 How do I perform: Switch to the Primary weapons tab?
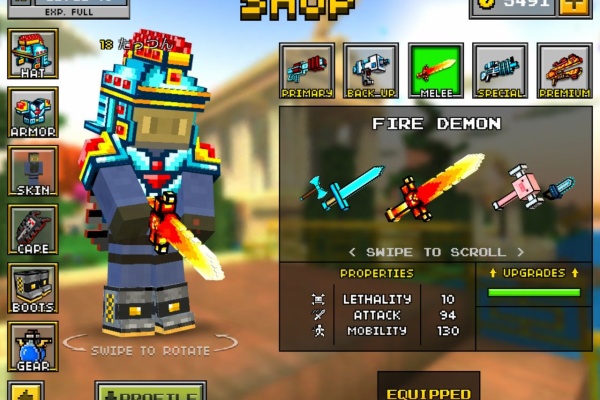(x=307, y=70)
